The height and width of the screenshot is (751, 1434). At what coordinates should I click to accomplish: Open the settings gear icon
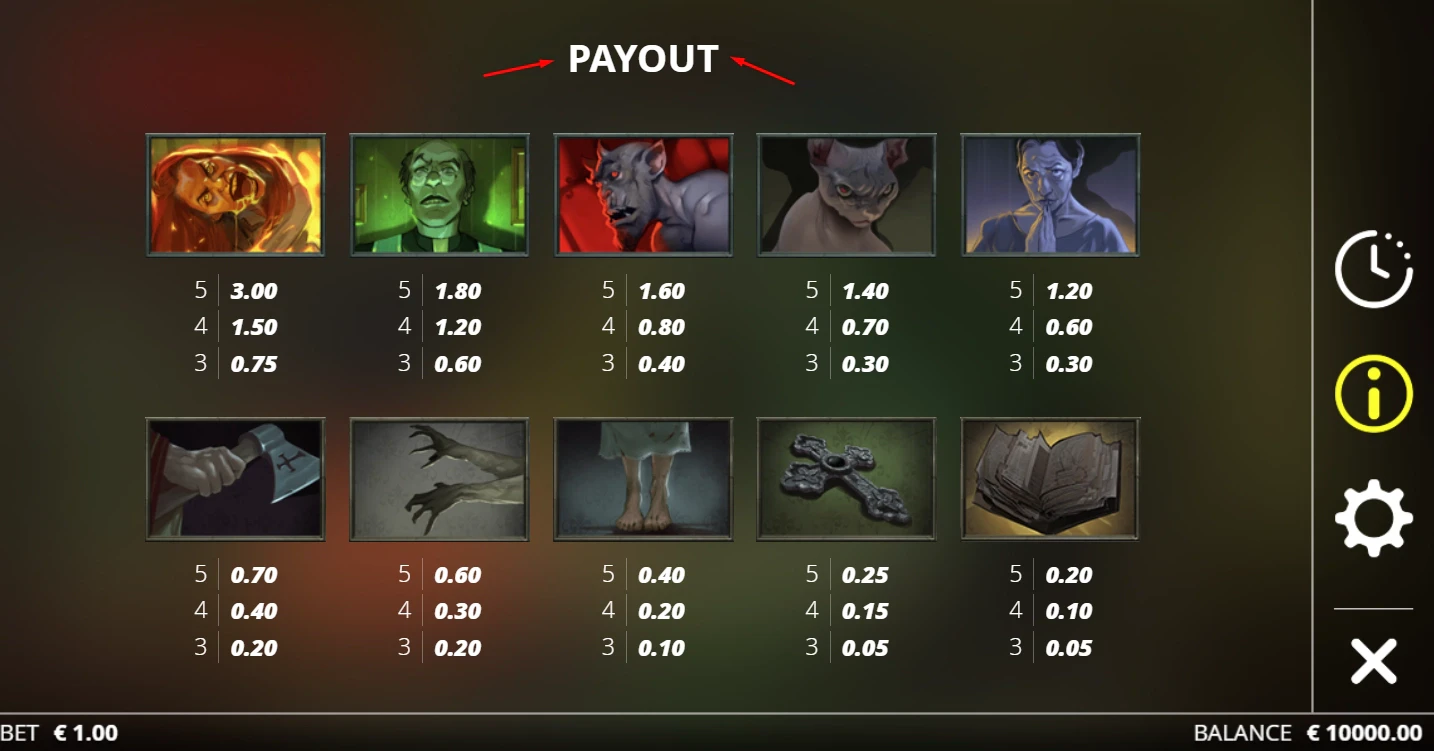pyautogui.click(x=1372, y=517)
